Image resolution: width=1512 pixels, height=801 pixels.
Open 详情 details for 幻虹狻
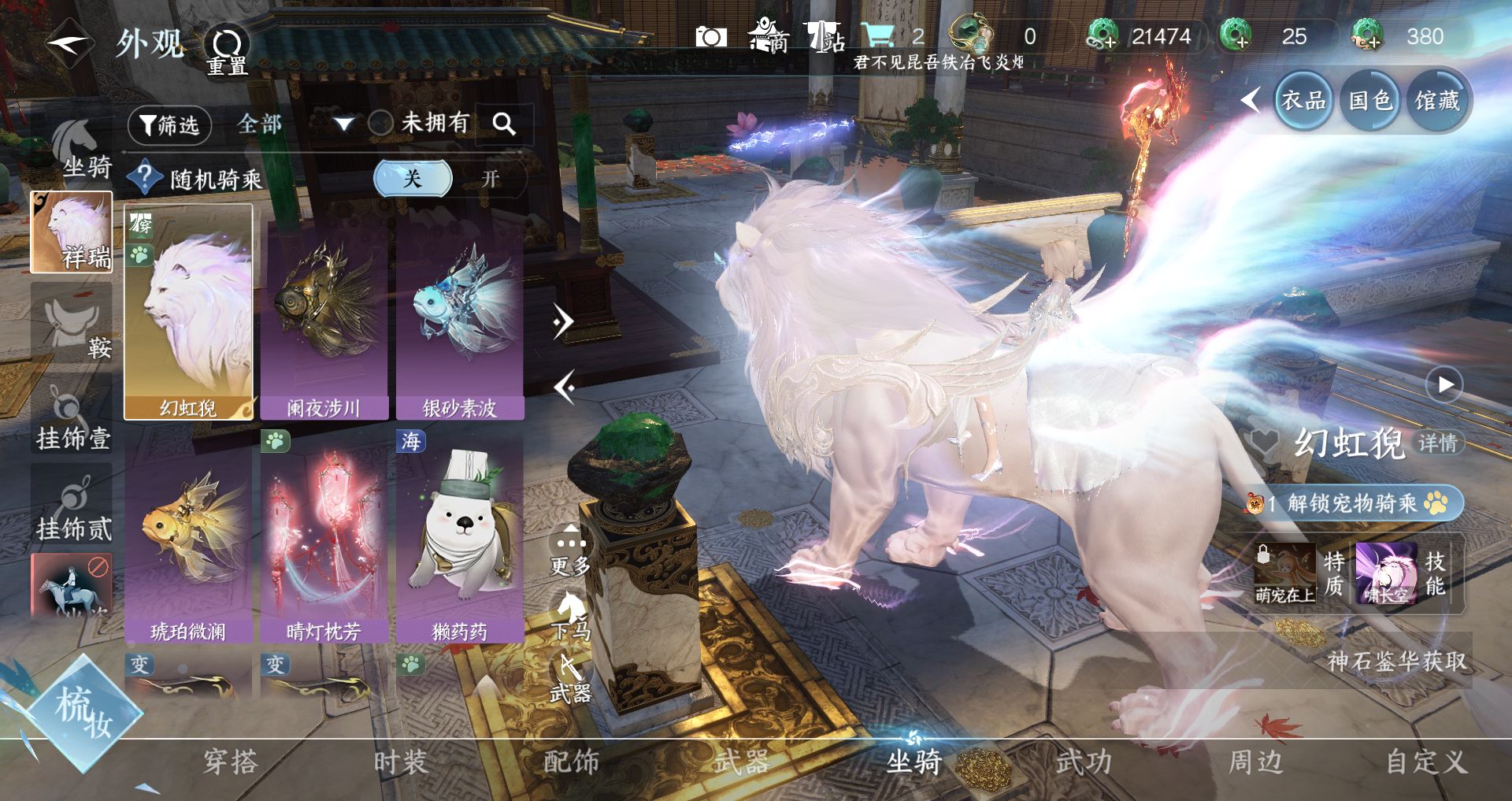1438,443
